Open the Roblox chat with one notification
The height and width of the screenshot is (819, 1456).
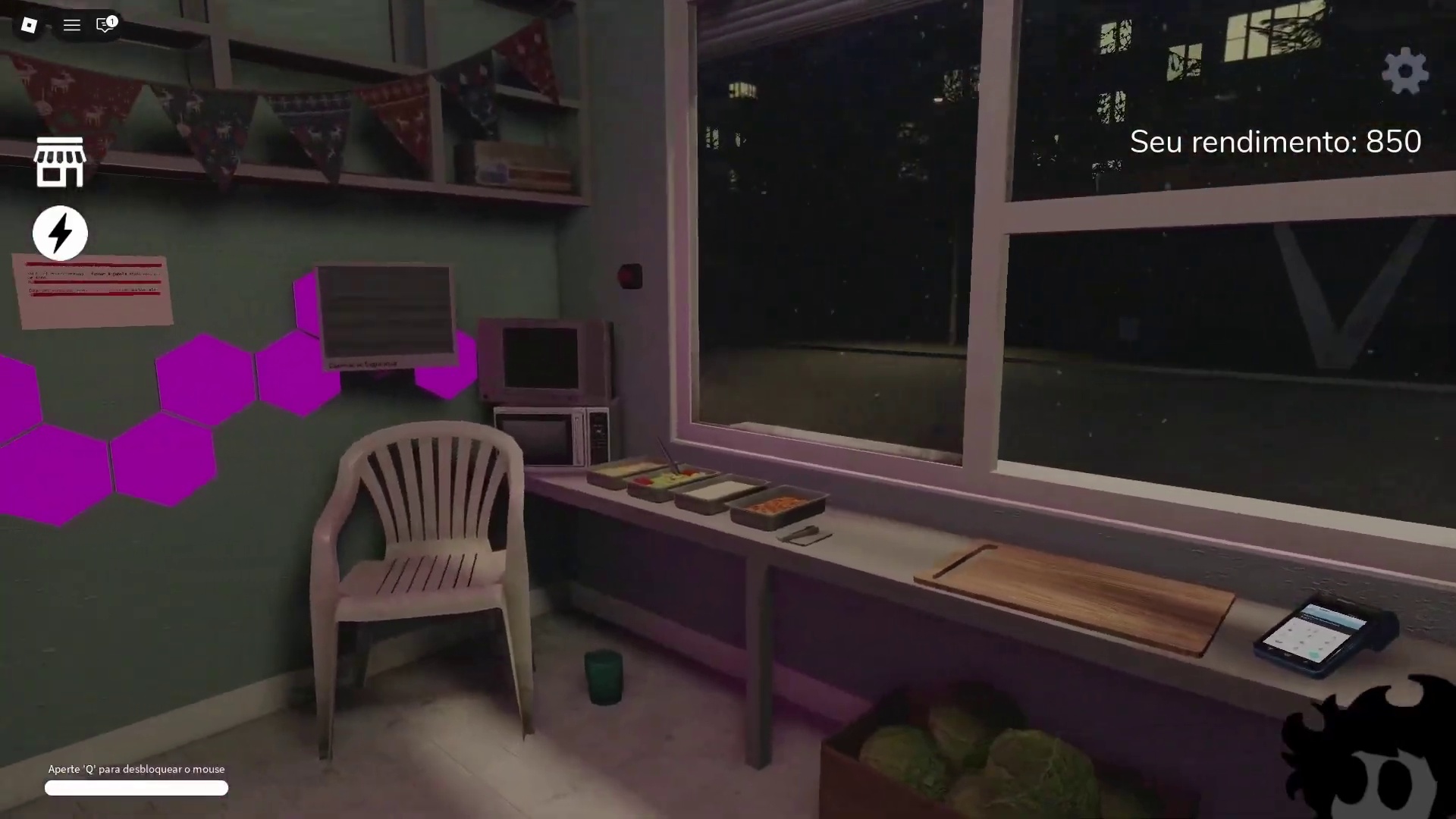point(105,25)
